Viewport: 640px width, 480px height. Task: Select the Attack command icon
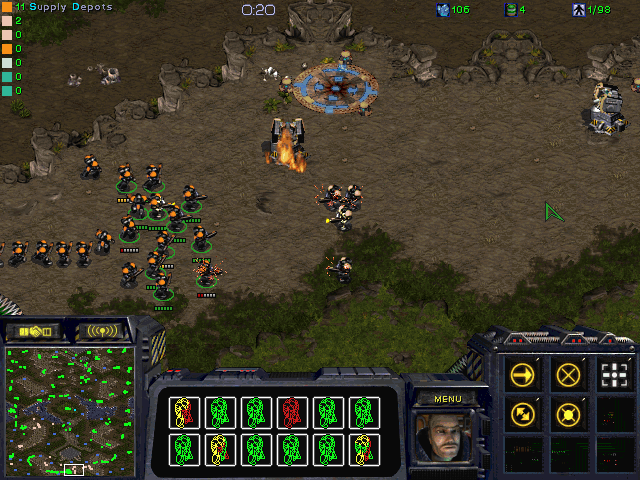pos(613,375)
